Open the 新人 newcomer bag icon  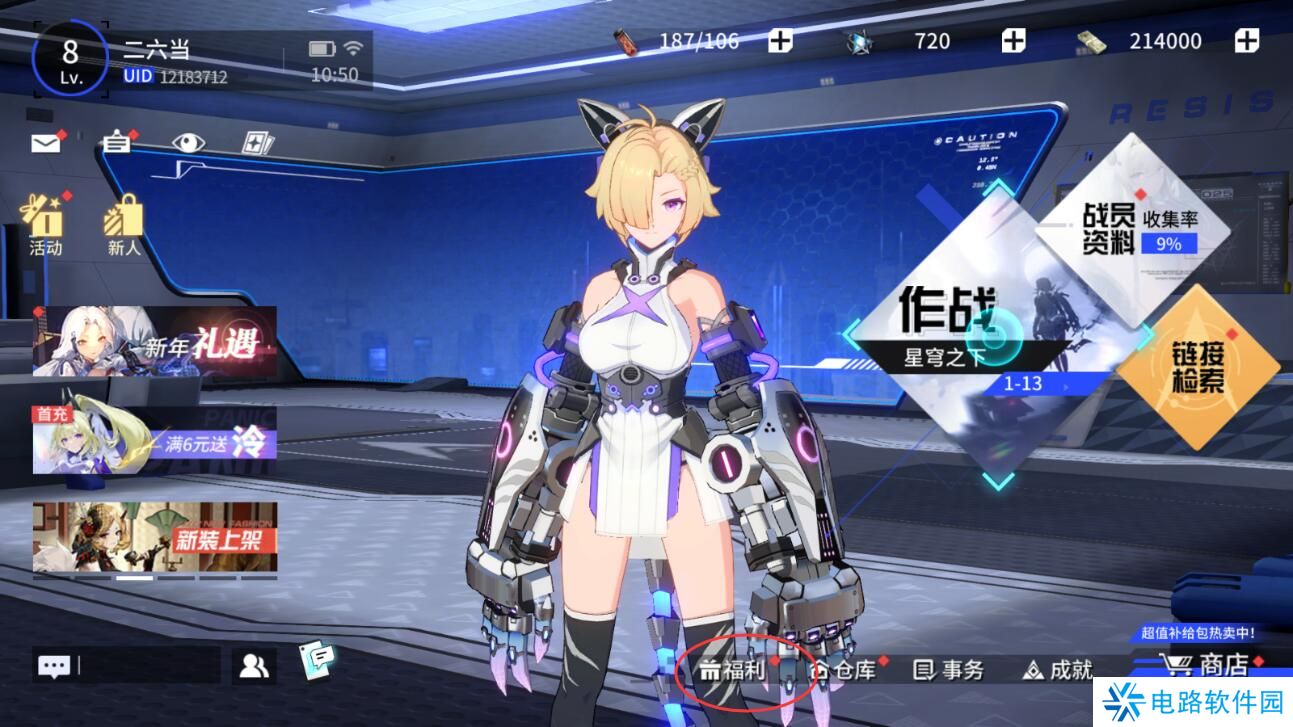(x=124, y=222)
